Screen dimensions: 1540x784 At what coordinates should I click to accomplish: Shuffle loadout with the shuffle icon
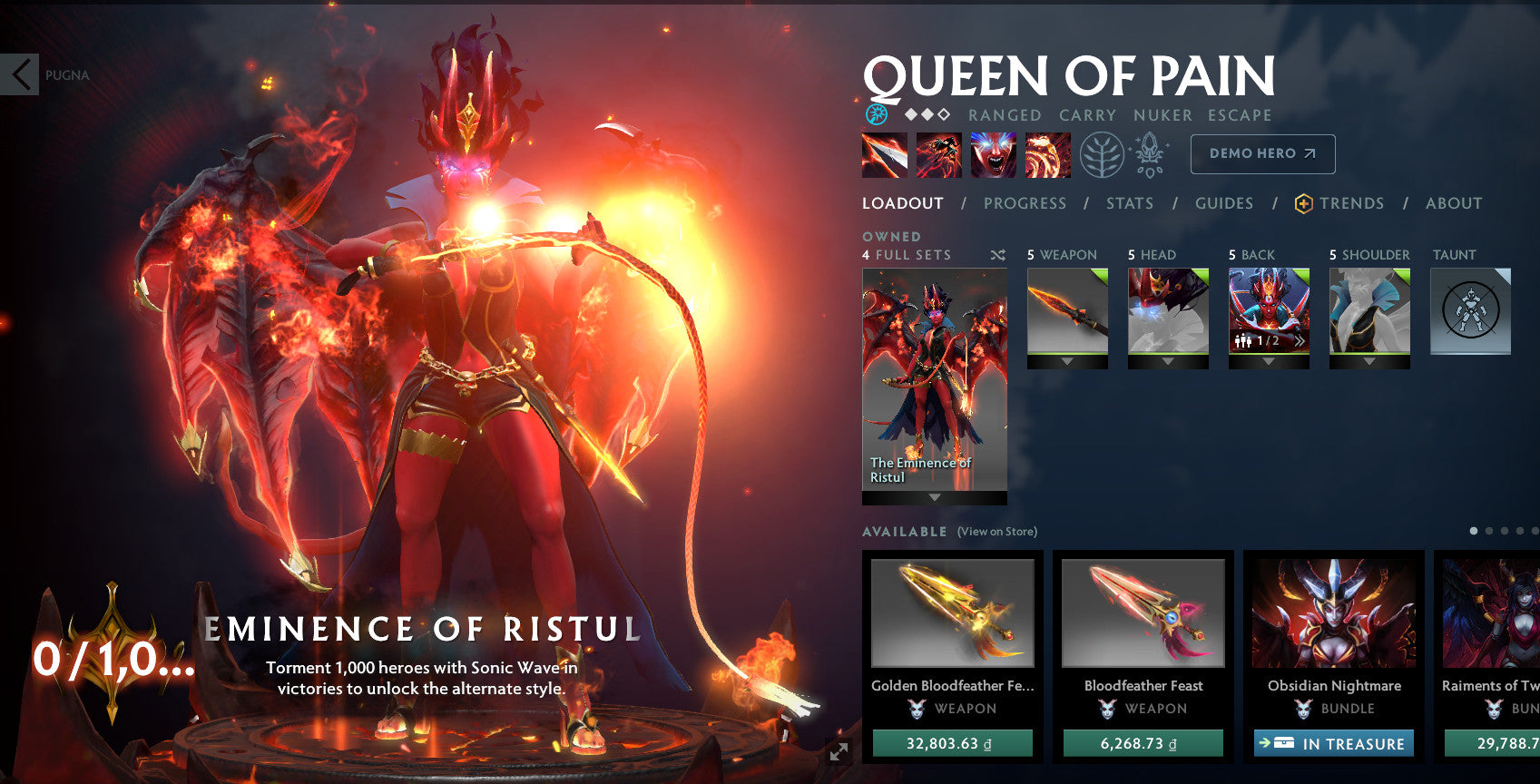[x=998, y=255]
